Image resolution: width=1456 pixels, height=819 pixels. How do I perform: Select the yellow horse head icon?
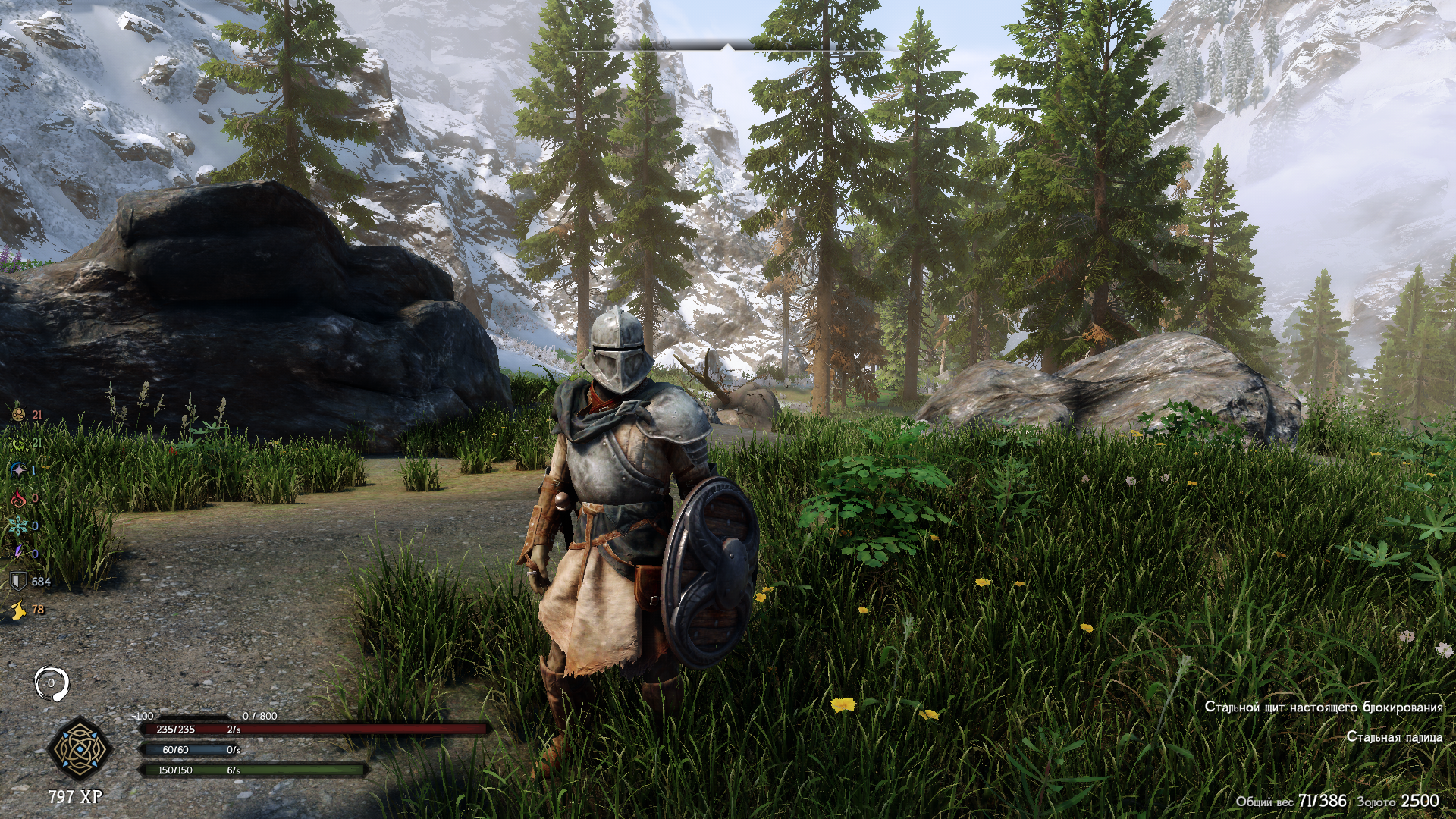(x=17, y=609)
